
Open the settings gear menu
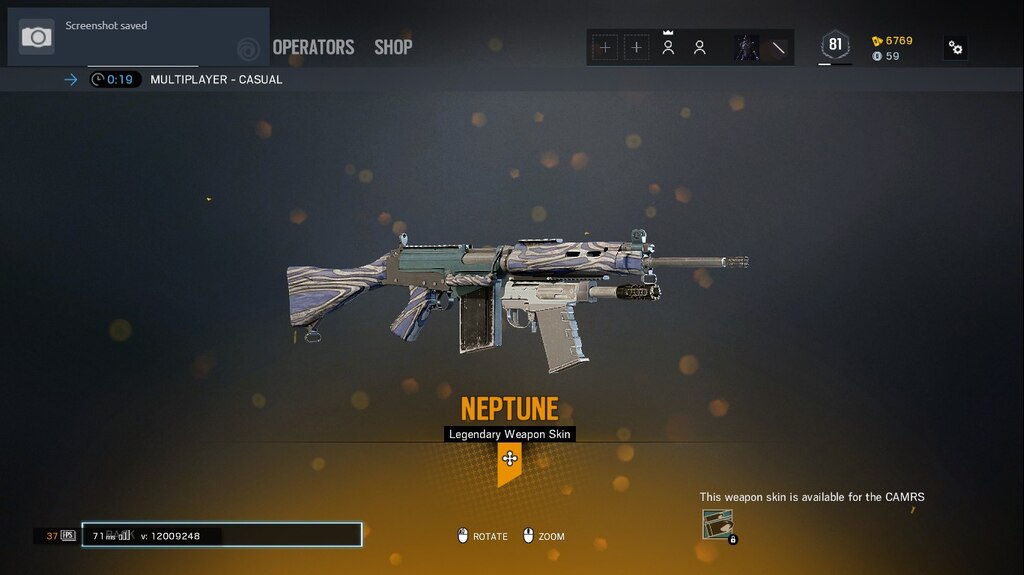tap(956, 48)
